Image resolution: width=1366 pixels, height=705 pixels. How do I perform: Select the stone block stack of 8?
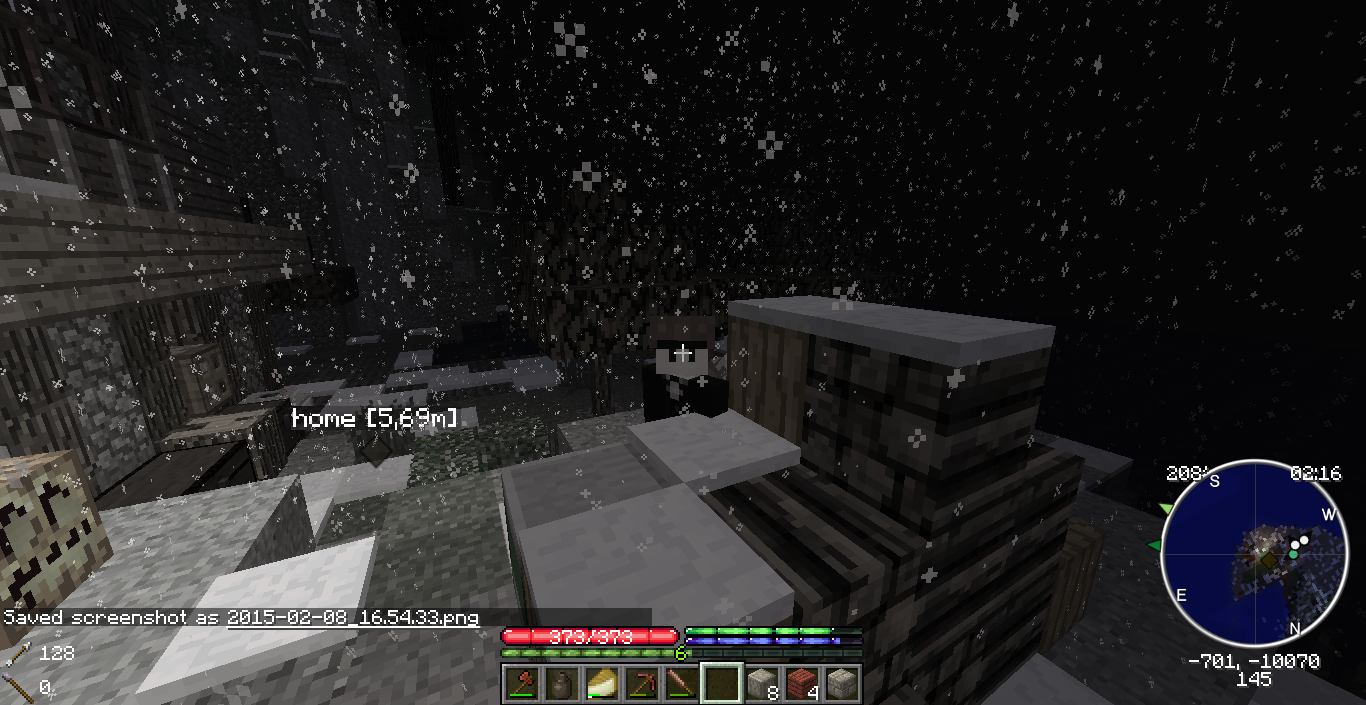(762, 684)
